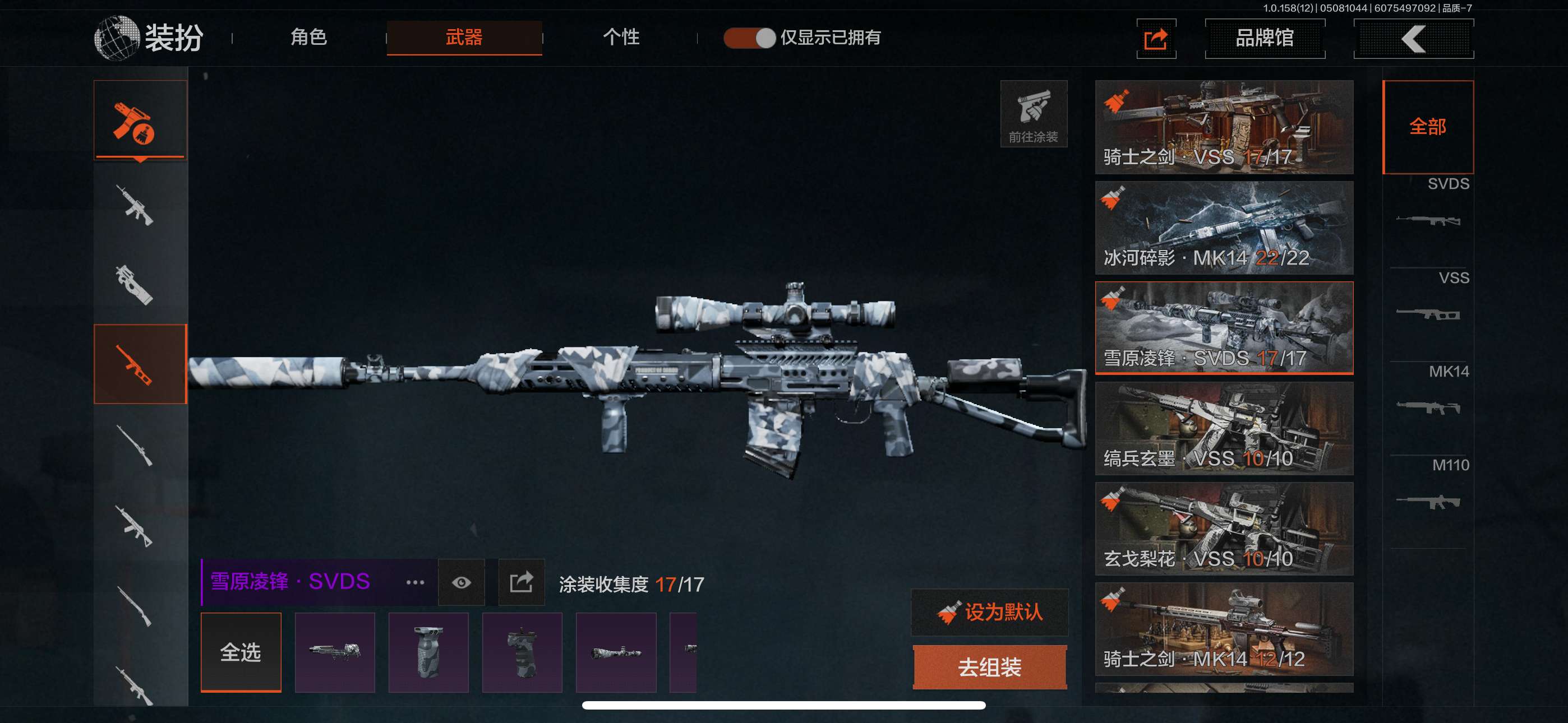Show 全部 weapon filter
This screenshot has height=723, width=1568.
click(x=1427, y=127)
